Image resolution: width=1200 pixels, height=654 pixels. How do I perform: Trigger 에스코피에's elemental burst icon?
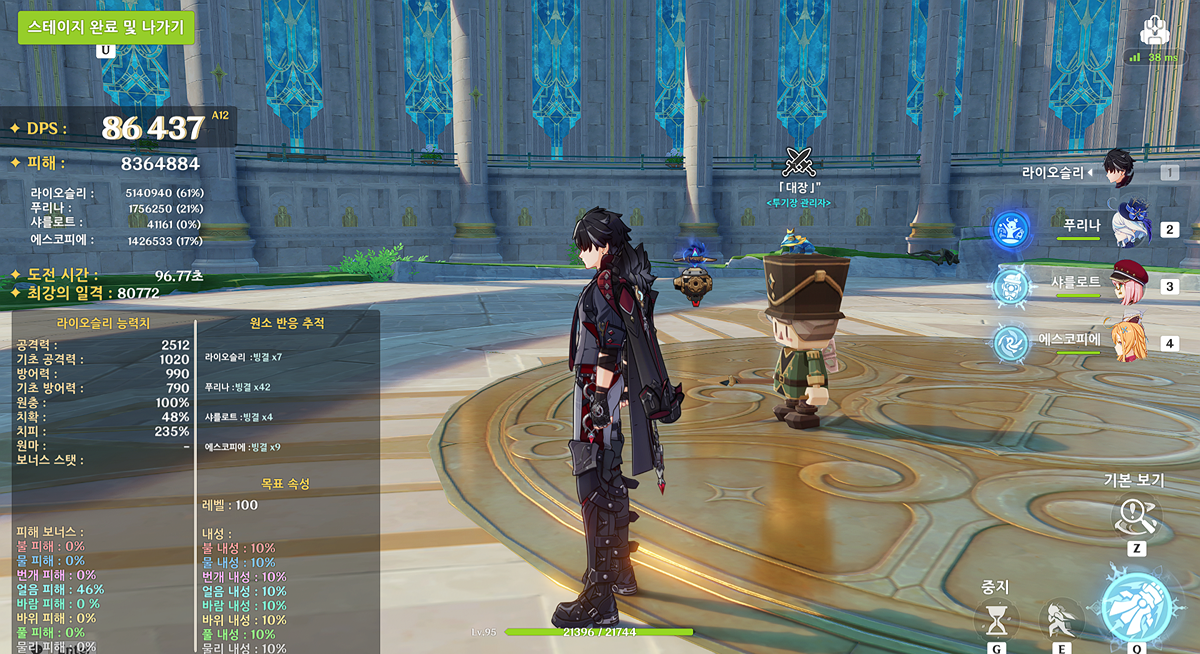(x=1010, y=343)
